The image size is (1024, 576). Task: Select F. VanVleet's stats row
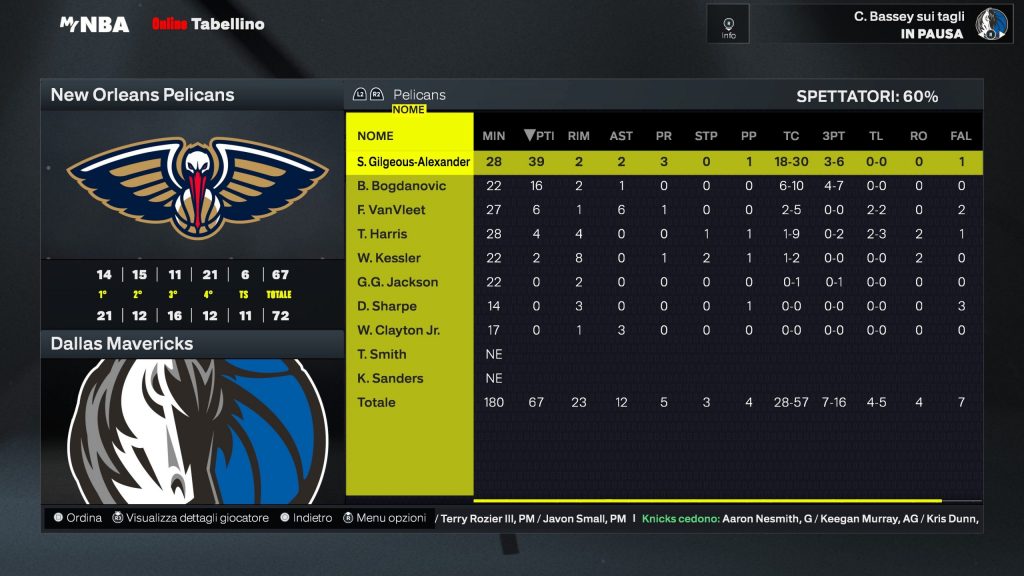[391, 210]
